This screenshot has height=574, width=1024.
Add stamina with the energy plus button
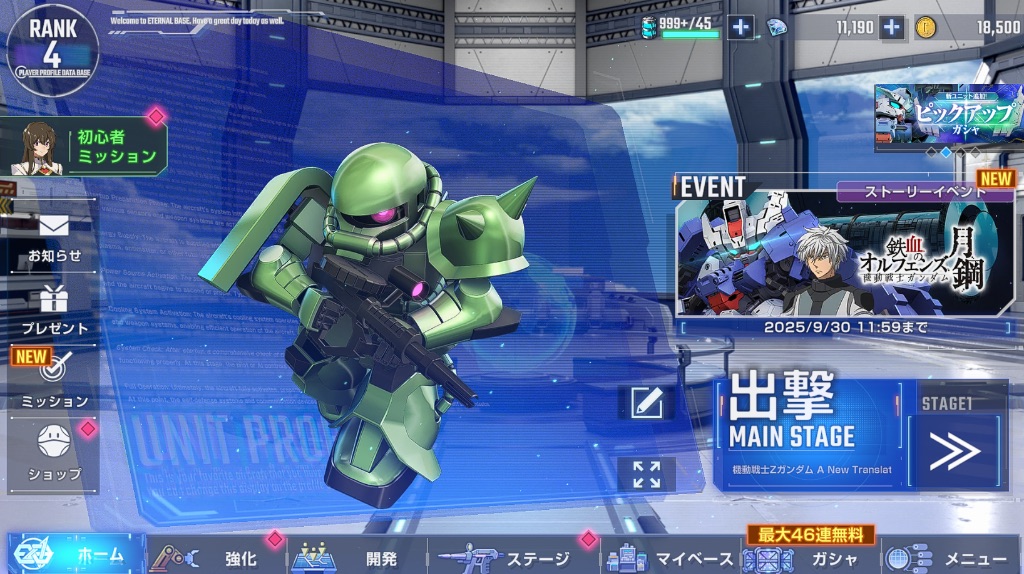(741, 28)
